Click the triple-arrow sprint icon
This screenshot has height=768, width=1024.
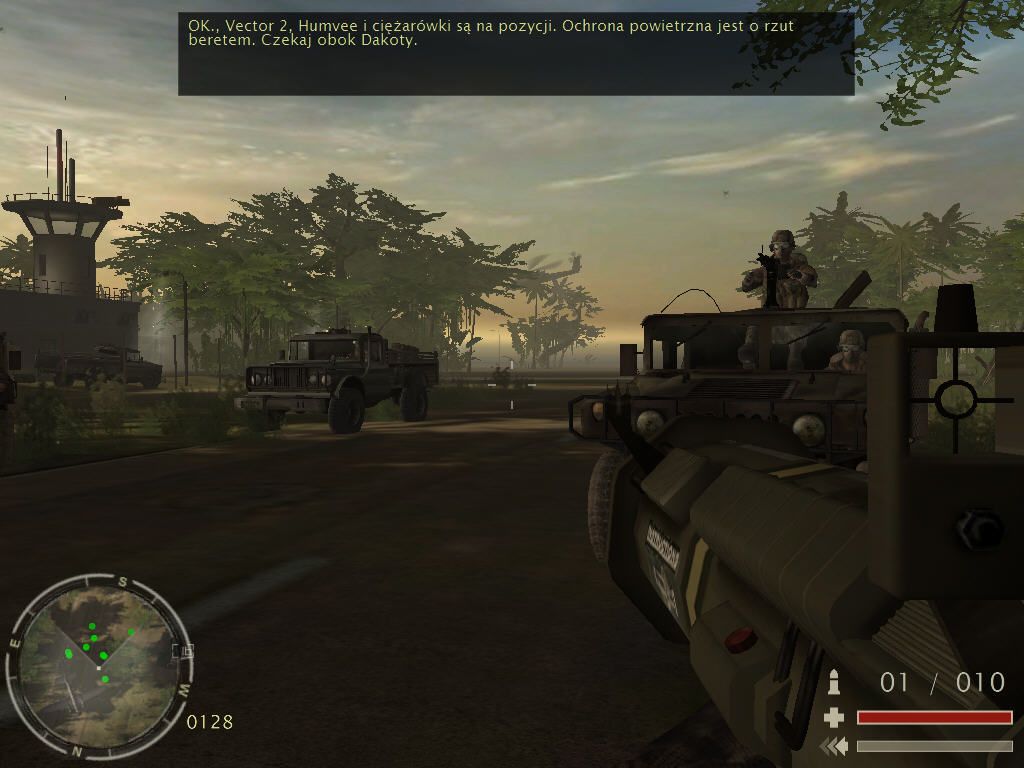tap(834, 746)
